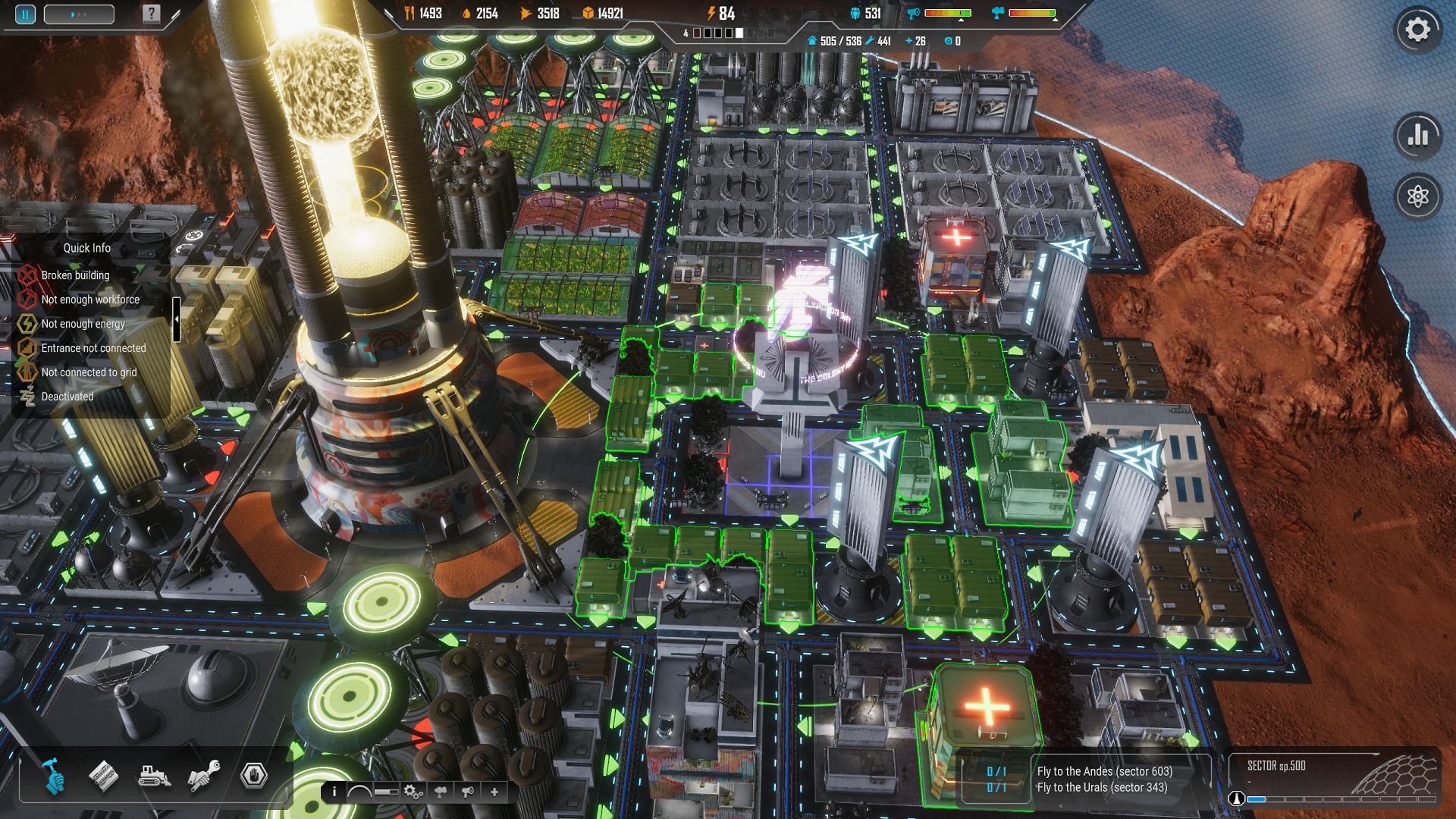Click the info 'i' overlay button
1456x819 pixels.
pos(334,792)
